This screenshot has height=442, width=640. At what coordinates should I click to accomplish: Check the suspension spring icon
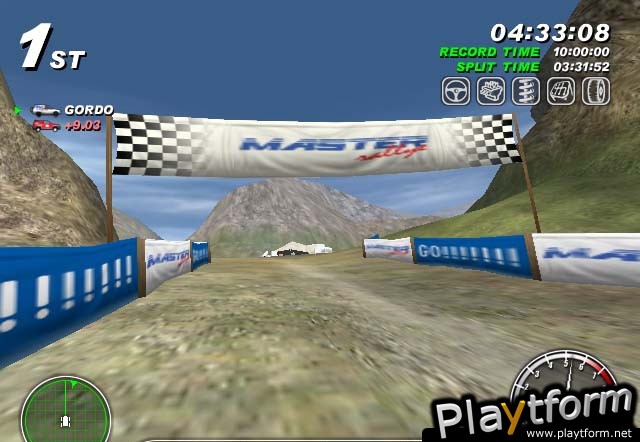pyautogui.click(x=524, y=92)
